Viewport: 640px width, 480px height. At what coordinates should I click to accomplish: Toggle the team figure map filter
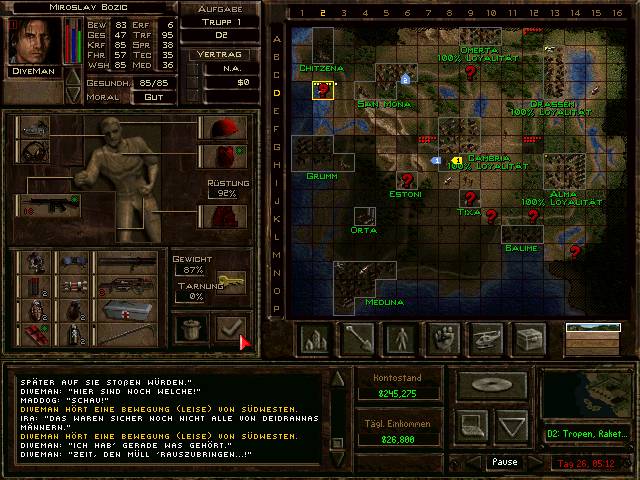(x=401, y=340)
